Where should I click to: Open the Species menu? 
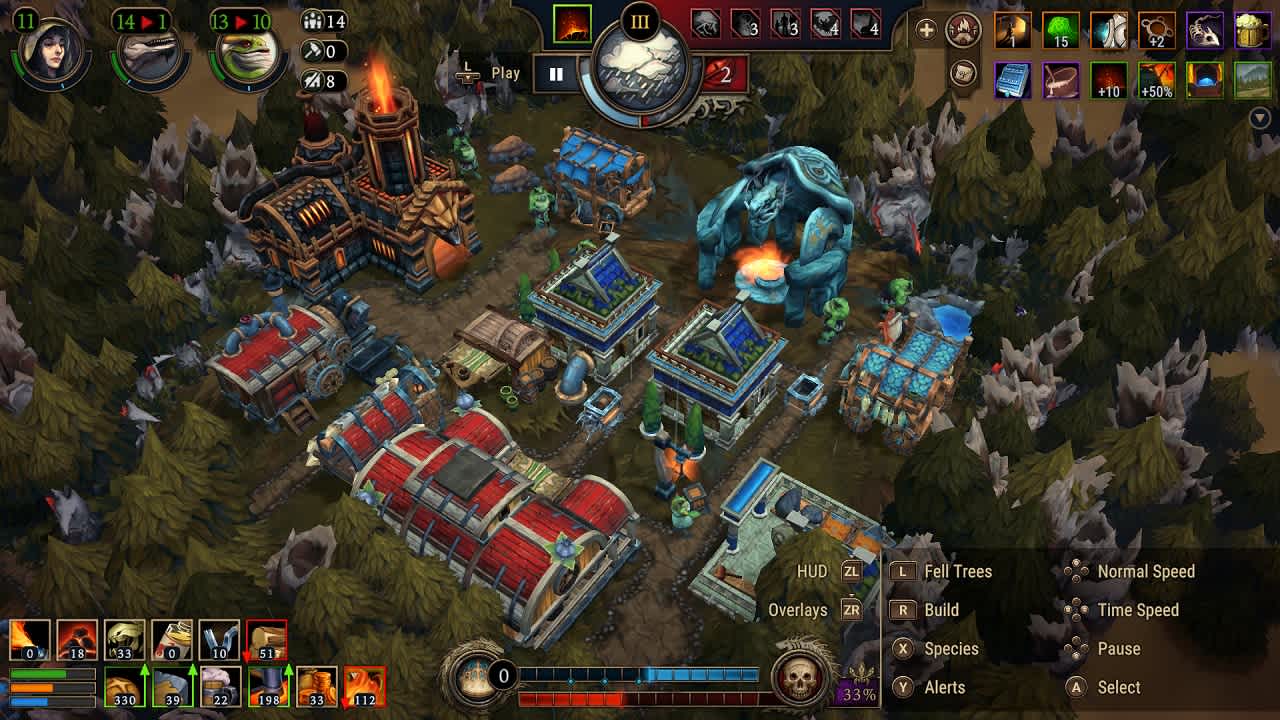point(941,648)
